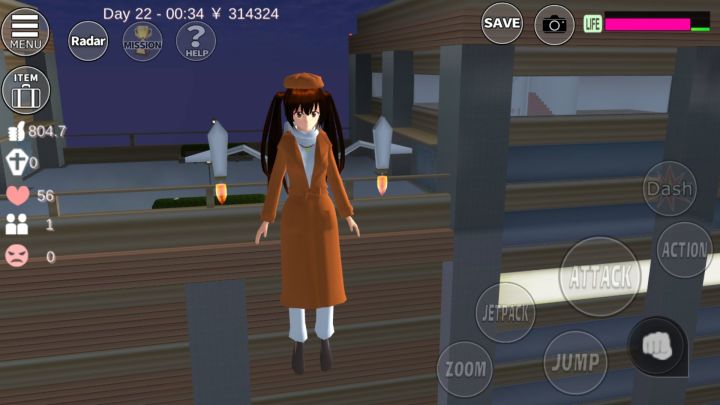Tap the SAVE button
This screenshot has height=405, width=720.
(x=502, y=23)
